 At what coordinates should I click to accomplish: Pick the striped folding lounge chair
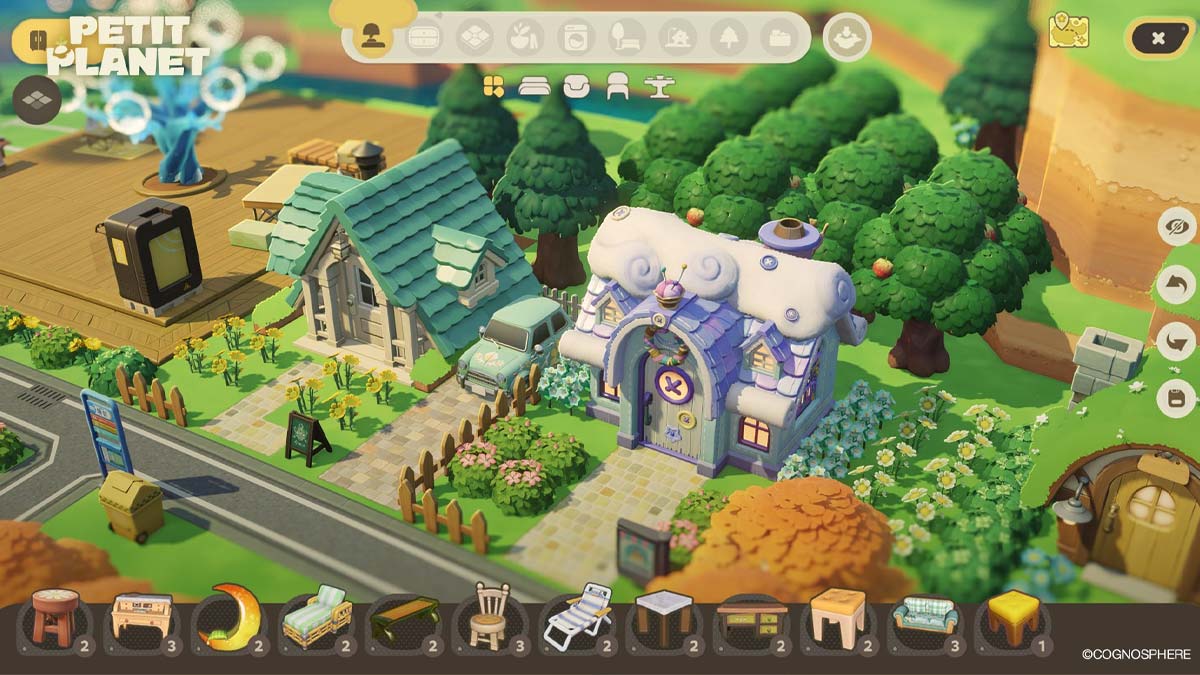576,617
